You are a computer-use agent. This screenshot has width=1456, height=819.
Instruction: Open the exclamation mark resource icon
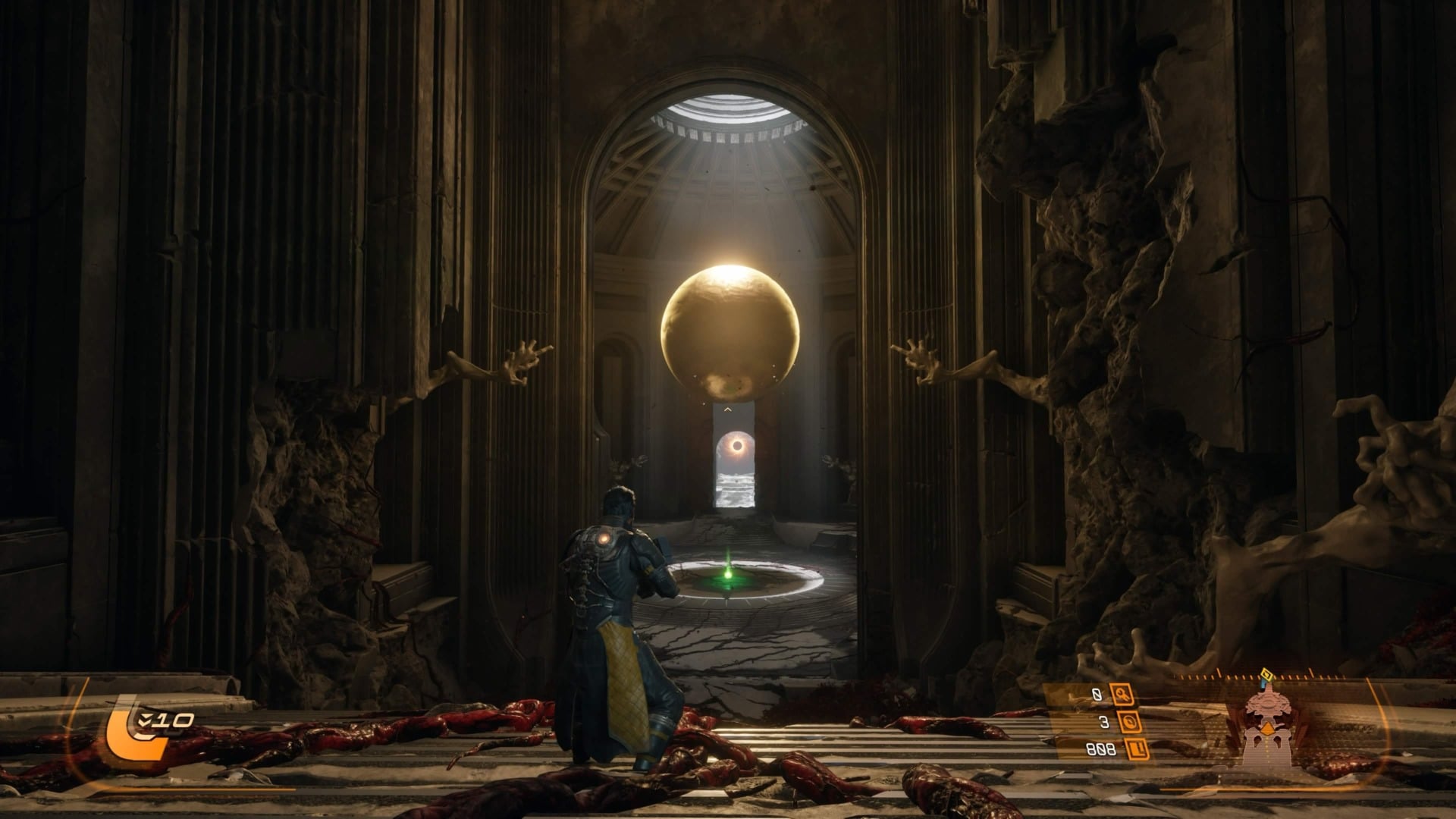[x=1137, y=750]
